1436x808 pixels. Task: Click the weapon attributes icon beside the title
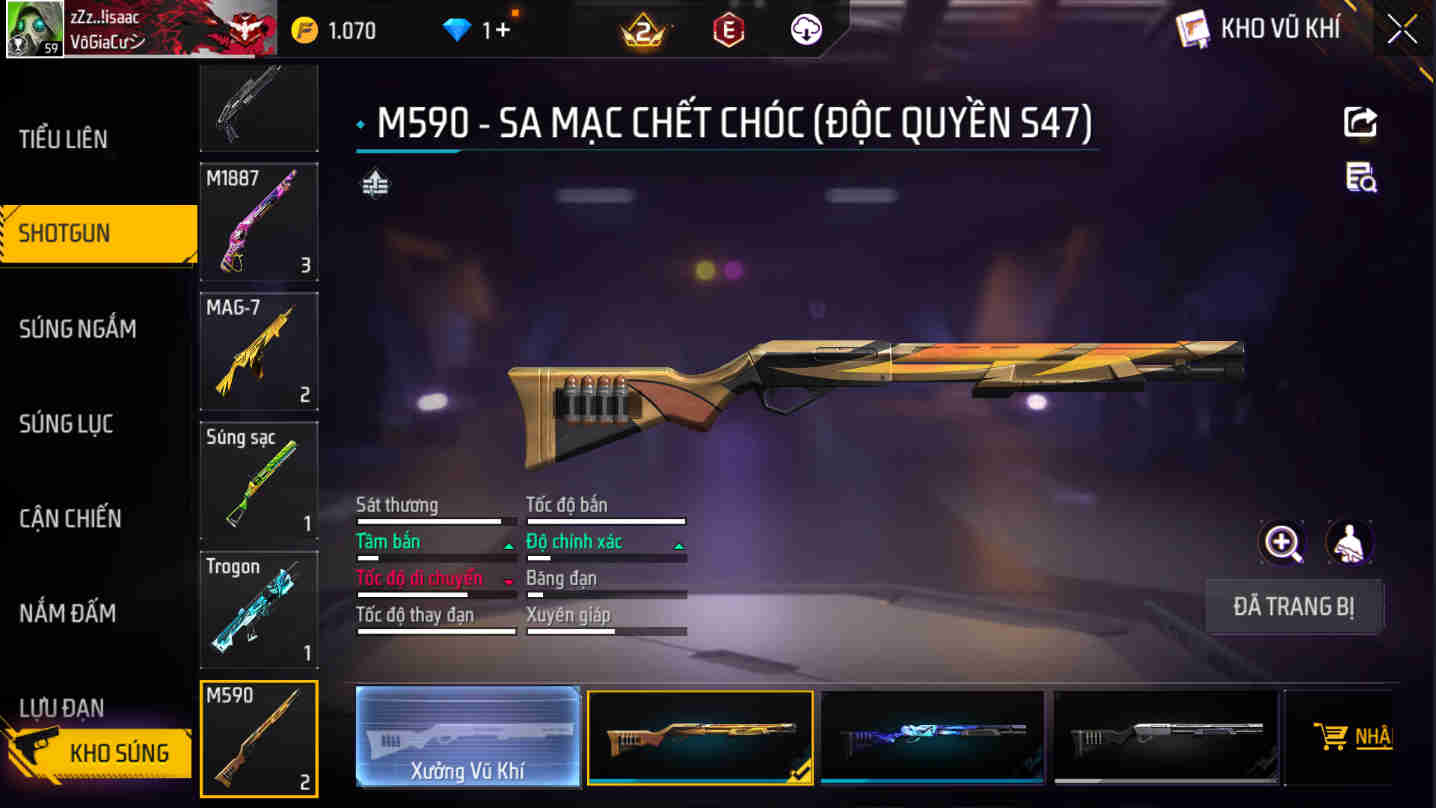376,184
